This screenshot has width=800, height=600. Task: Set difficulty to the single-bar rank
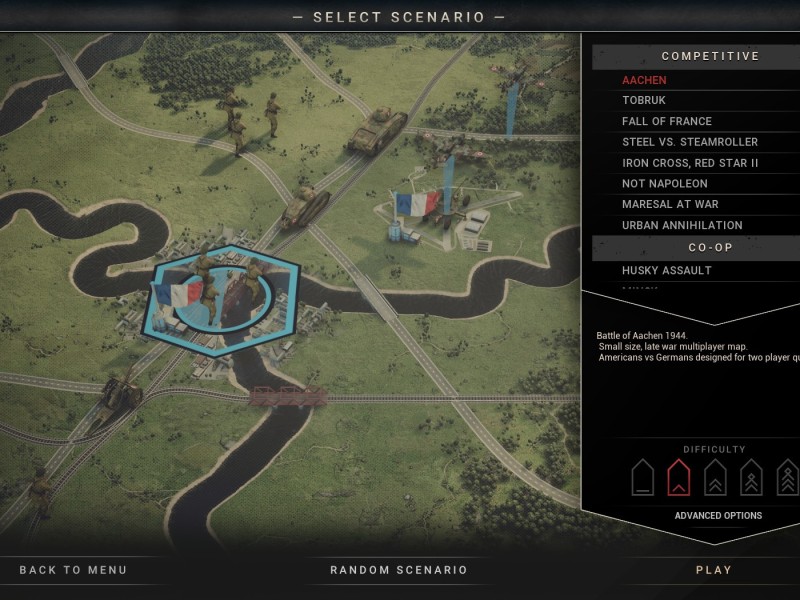pos(643,477)
